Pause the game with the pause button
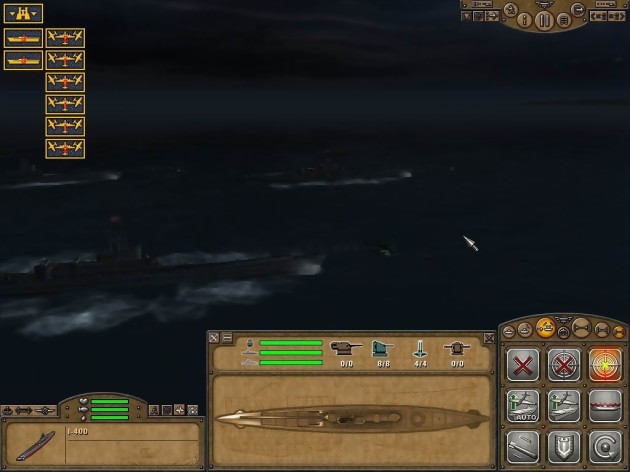The image size is (630, 472). click(x=545, y=20)
